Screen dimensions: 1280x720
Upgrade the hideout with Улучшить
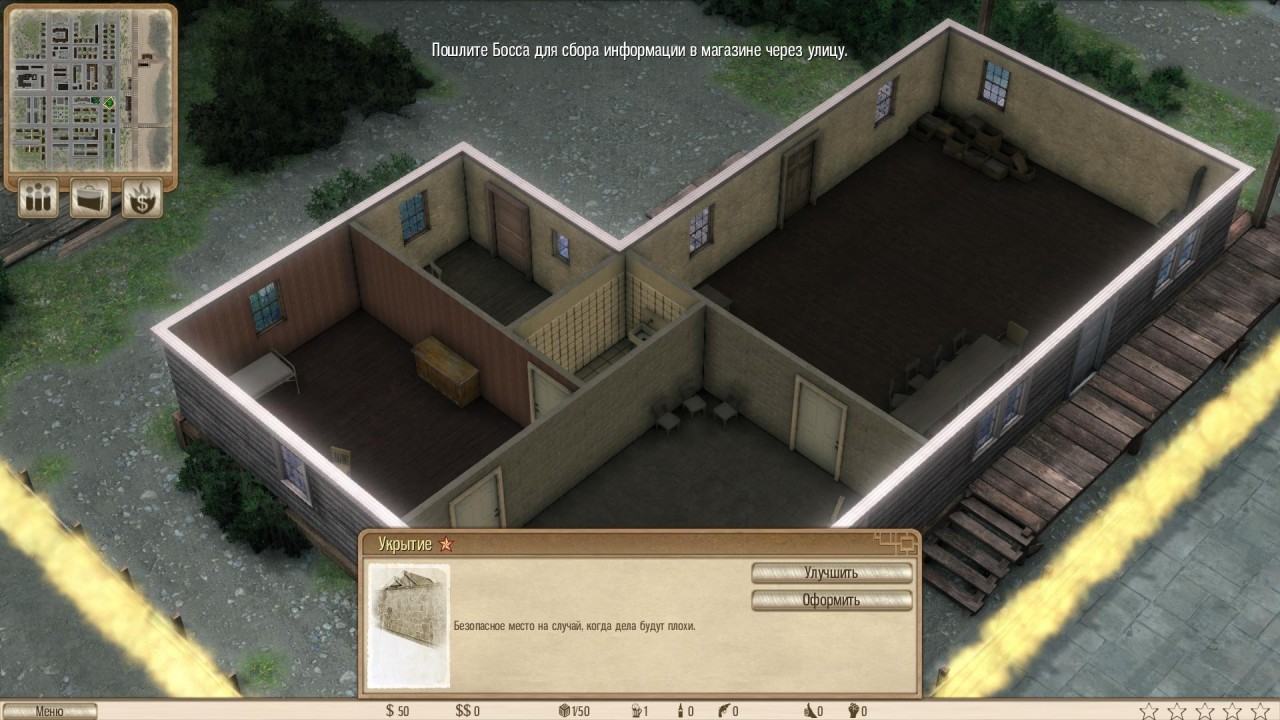(x=831, y=573)
